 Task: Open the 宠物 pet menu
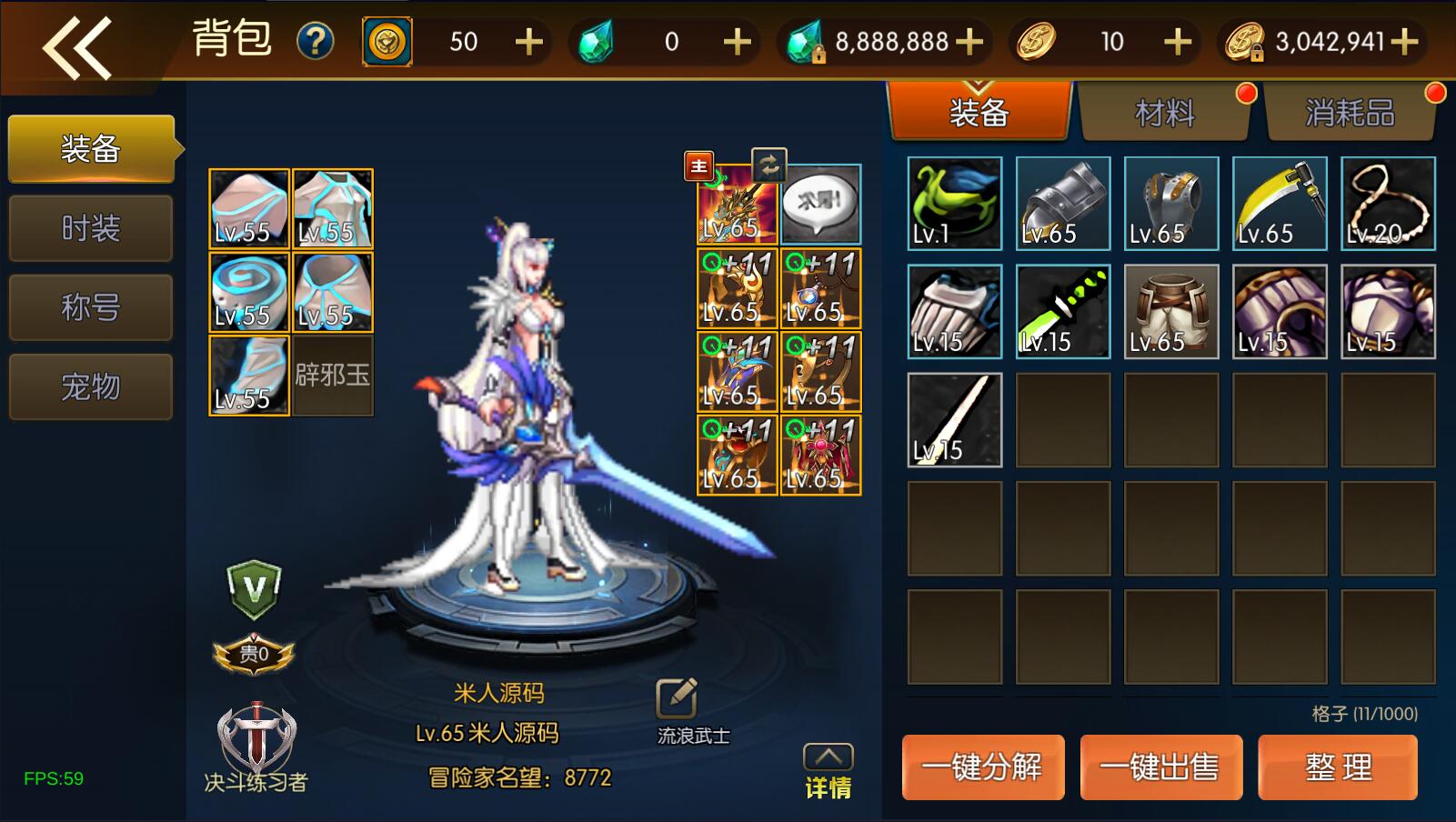point(90,386)
